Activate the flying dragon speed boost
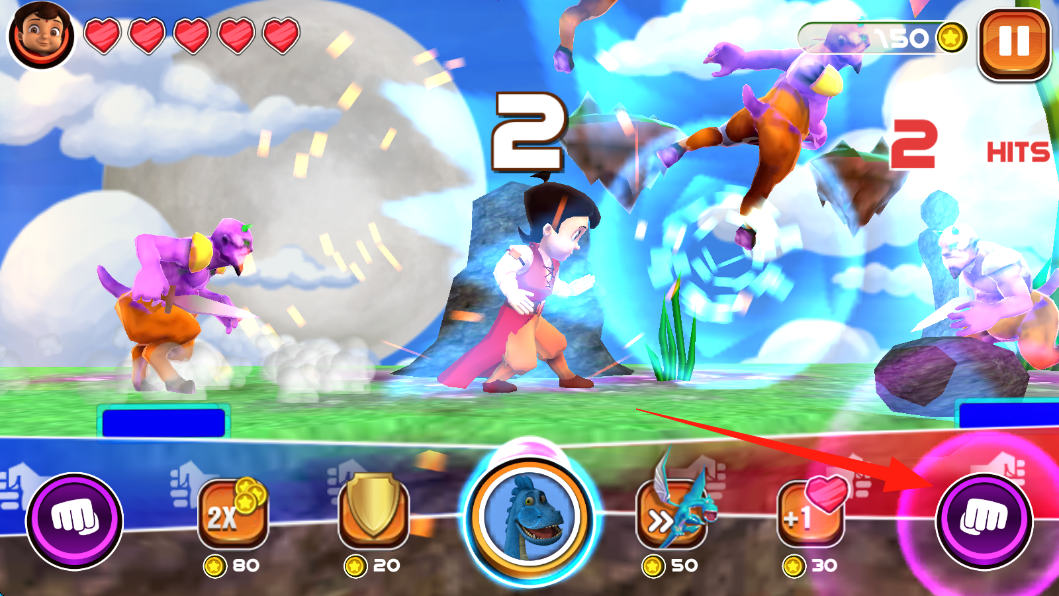The image size is (1059, 596). (671, 514)
